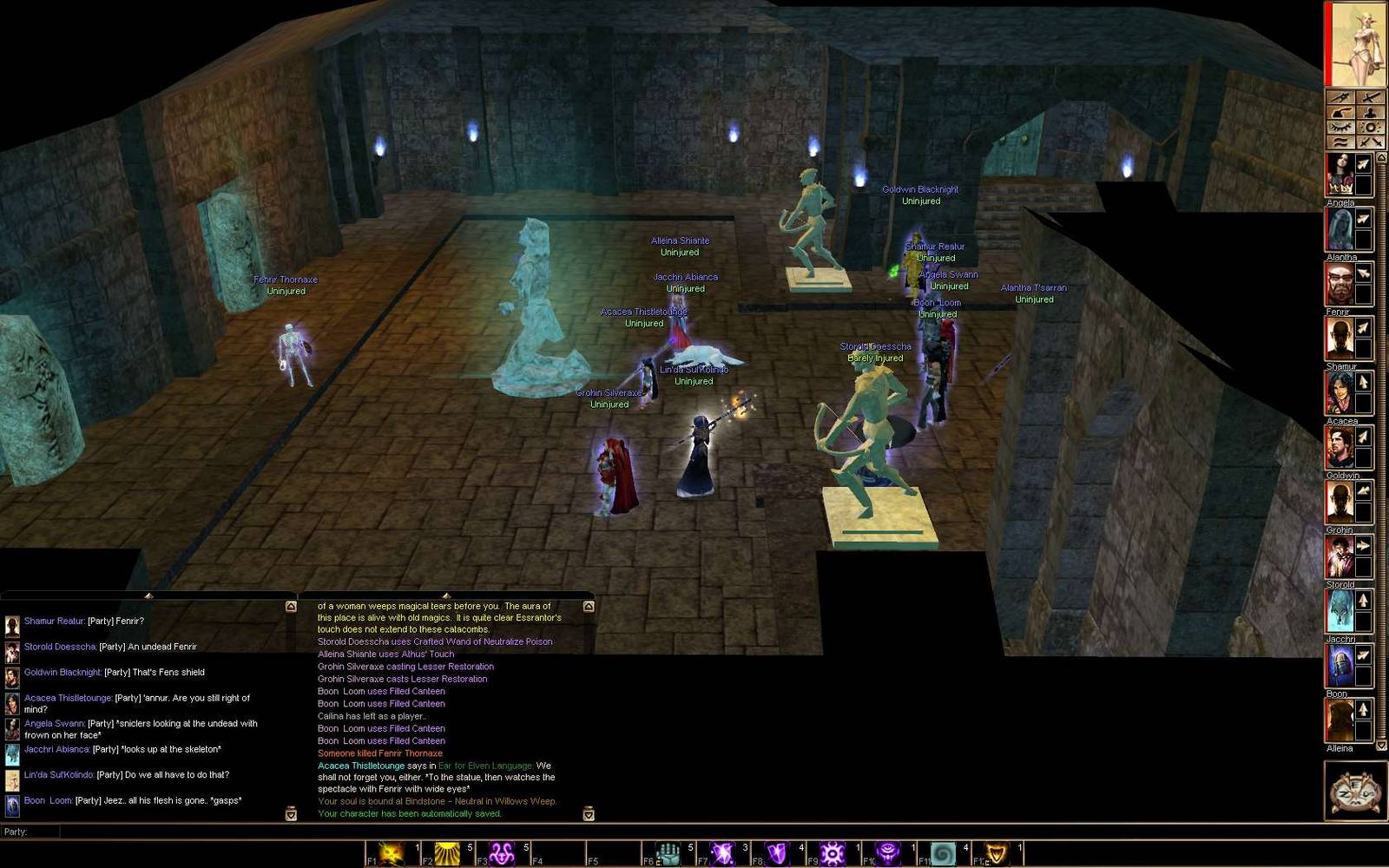
Task: Select the dagger icon in the right sidebar
Action: pos(1341,96)
